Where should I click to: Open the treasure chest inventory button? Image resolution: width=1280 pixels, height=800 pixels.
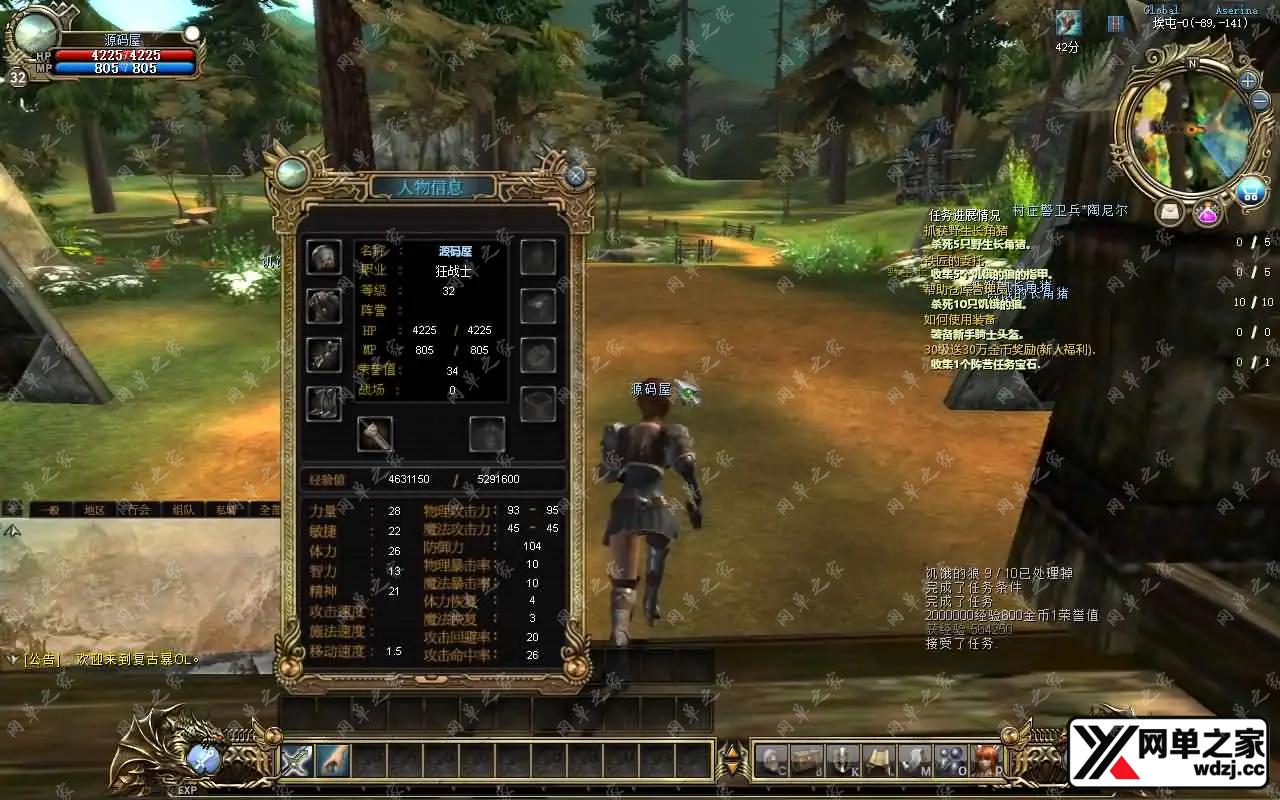806,762
